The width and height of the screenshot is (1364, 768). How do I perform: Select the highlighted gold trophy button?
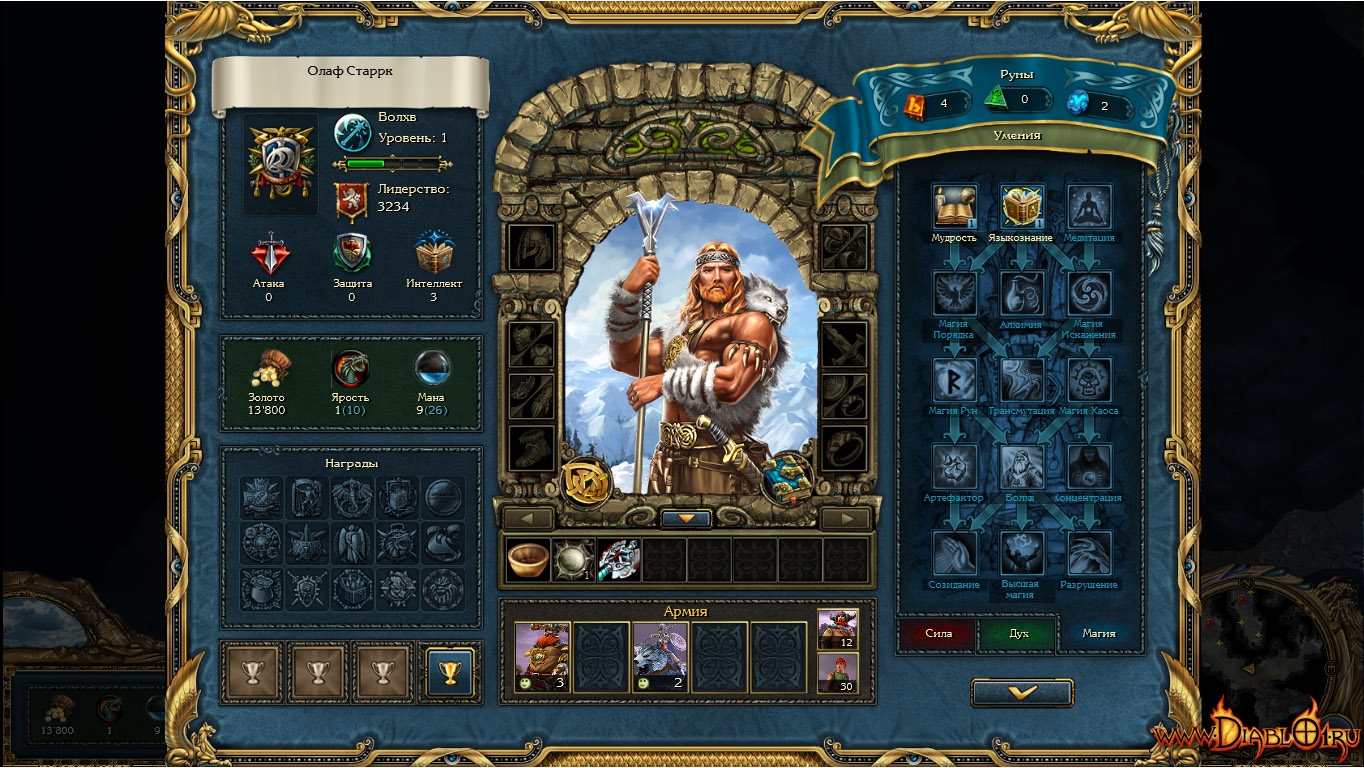449,671
